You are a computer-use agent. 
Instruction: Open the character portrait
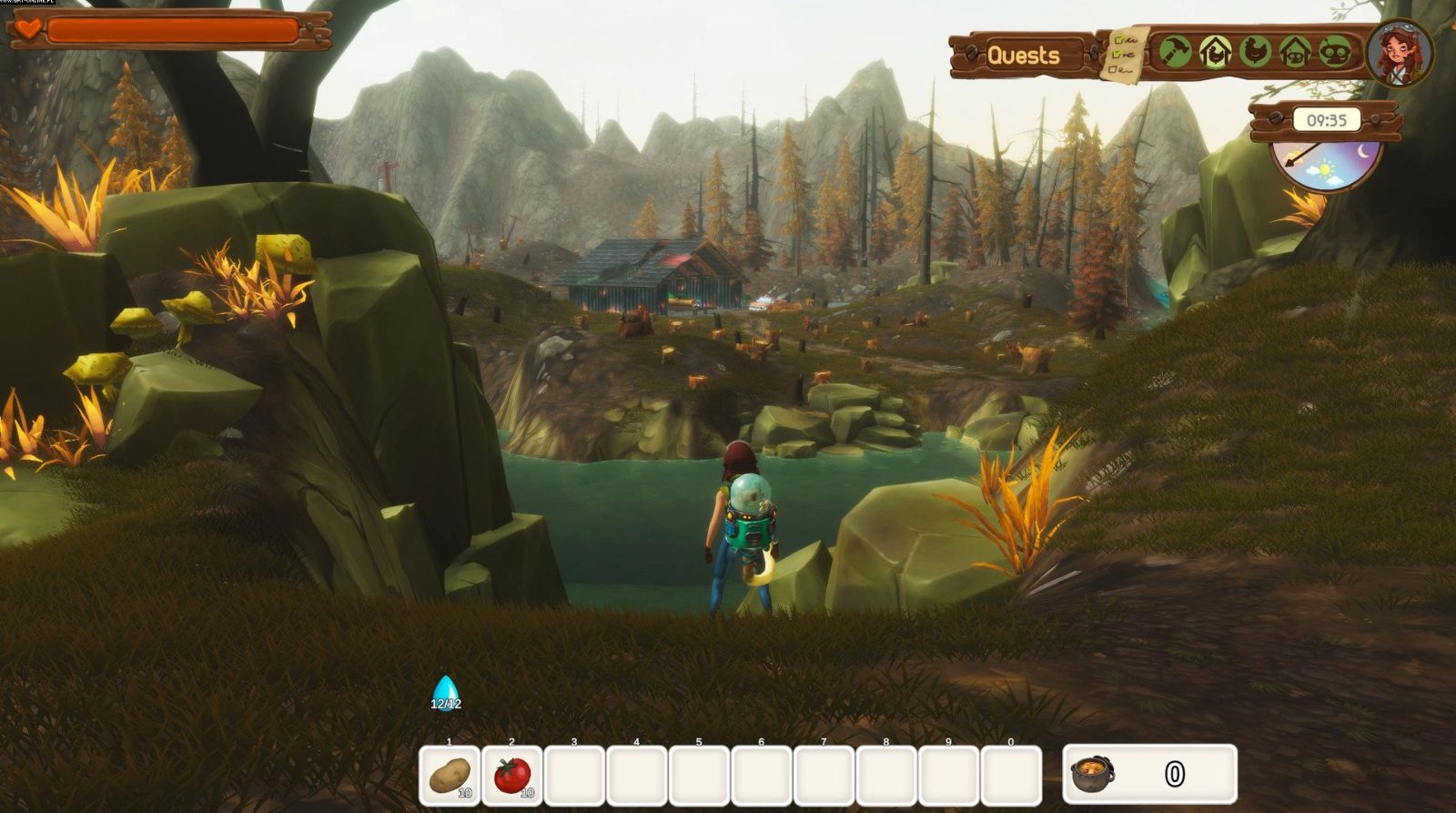click(1398, 52)
